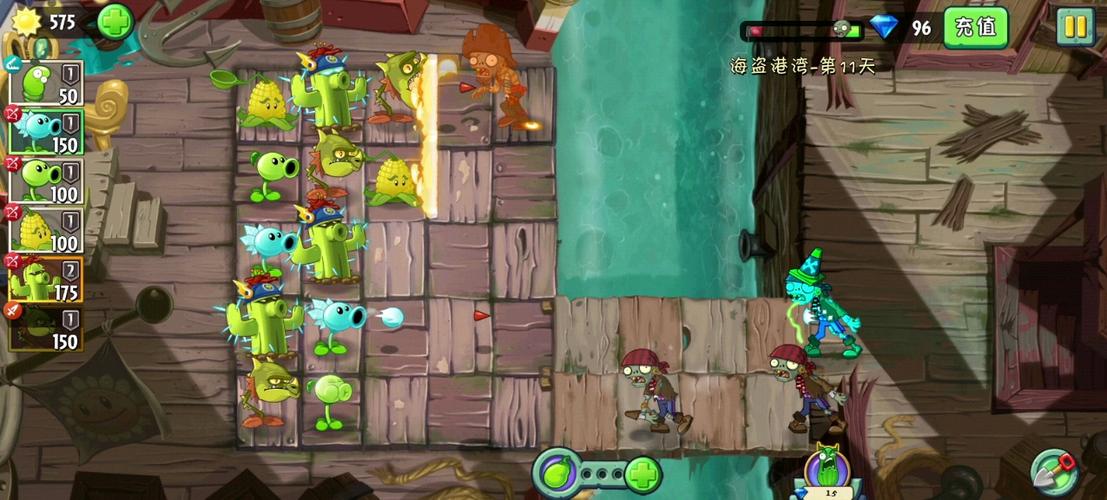Choose the Snow Pea seed packet
The image size is (1107, 500).
[45, 131]
